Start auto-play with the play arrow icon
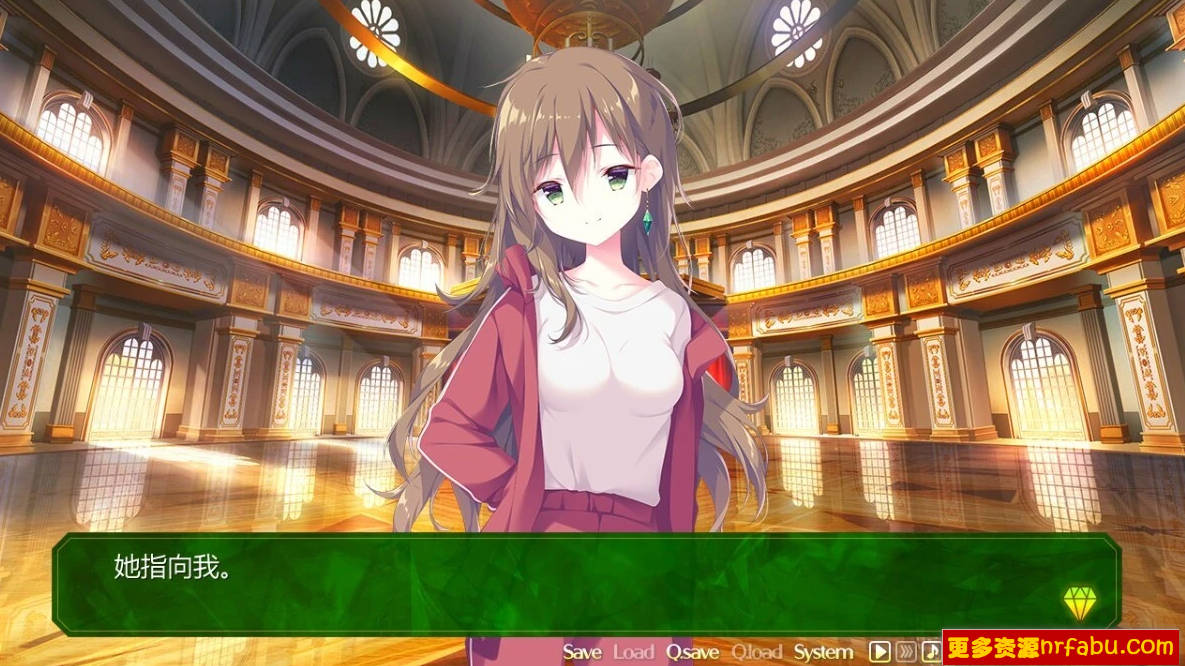1185x666 pixels. tap(879, 652)
